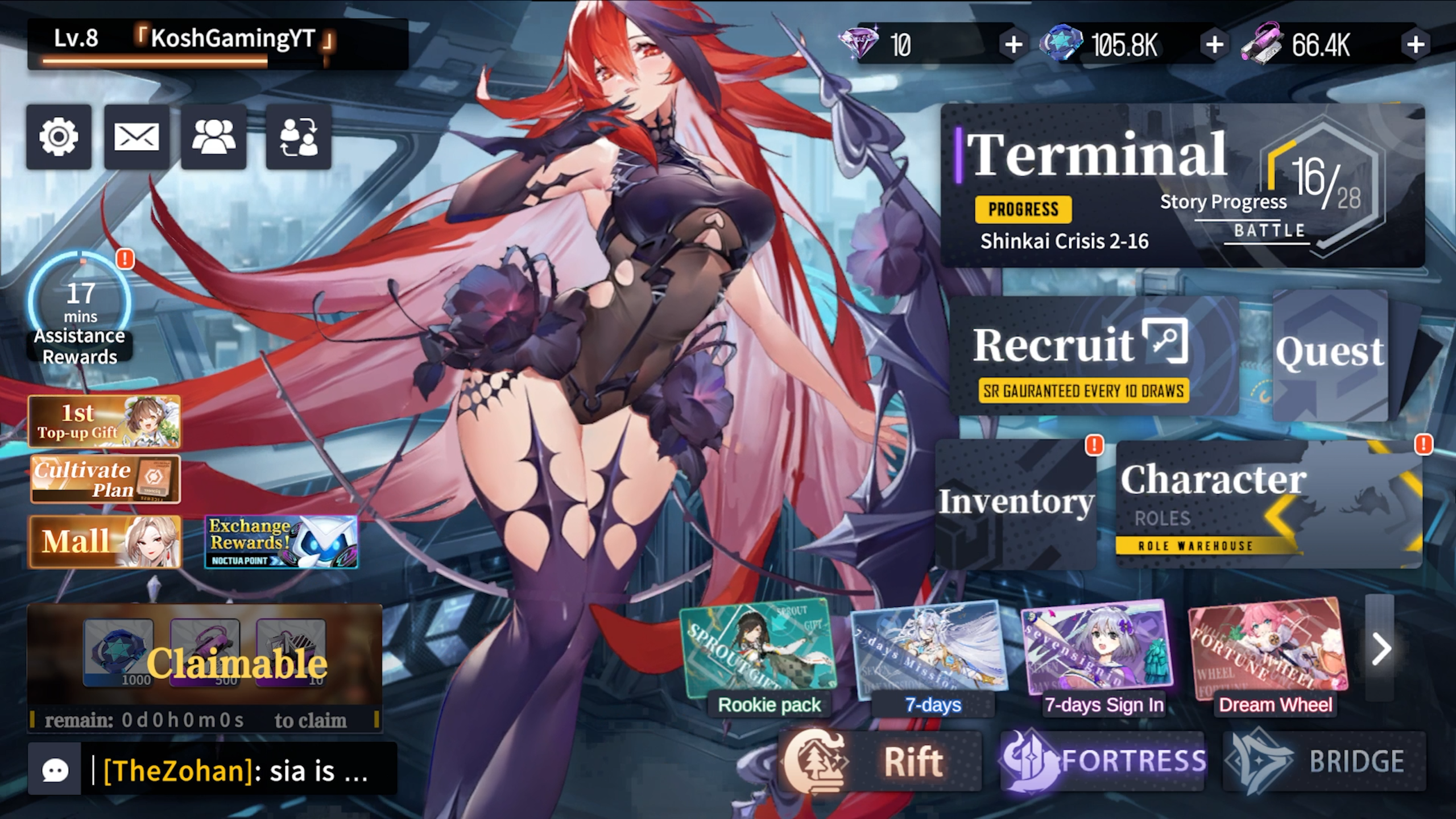Screen dimensions: 1456x819
Task: Open the settings gear menu
Action: pyautogui.click(x=57, y=136)
